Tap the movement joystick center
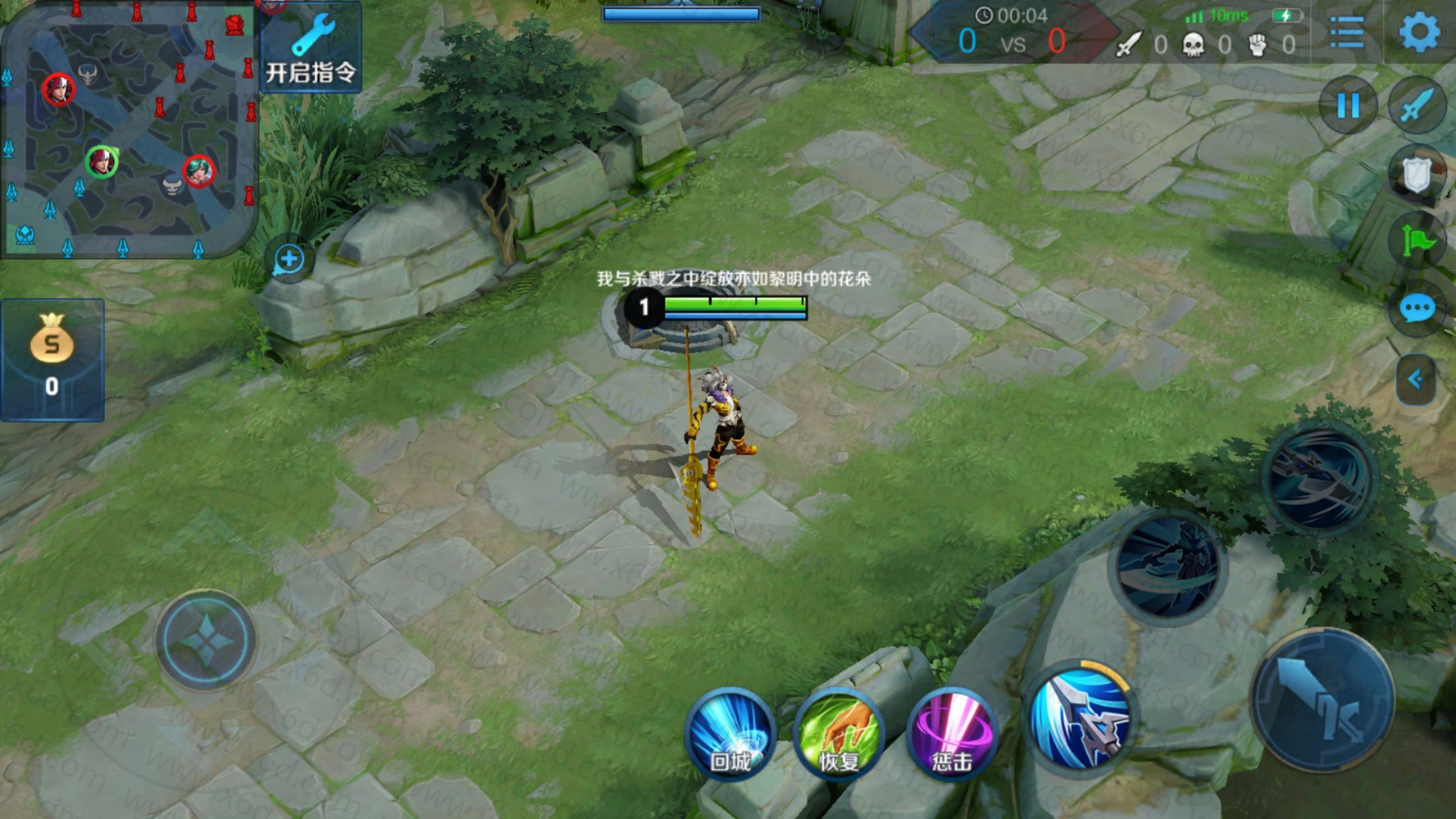This screenshot has width=1456, height=819. pos(206,640)
